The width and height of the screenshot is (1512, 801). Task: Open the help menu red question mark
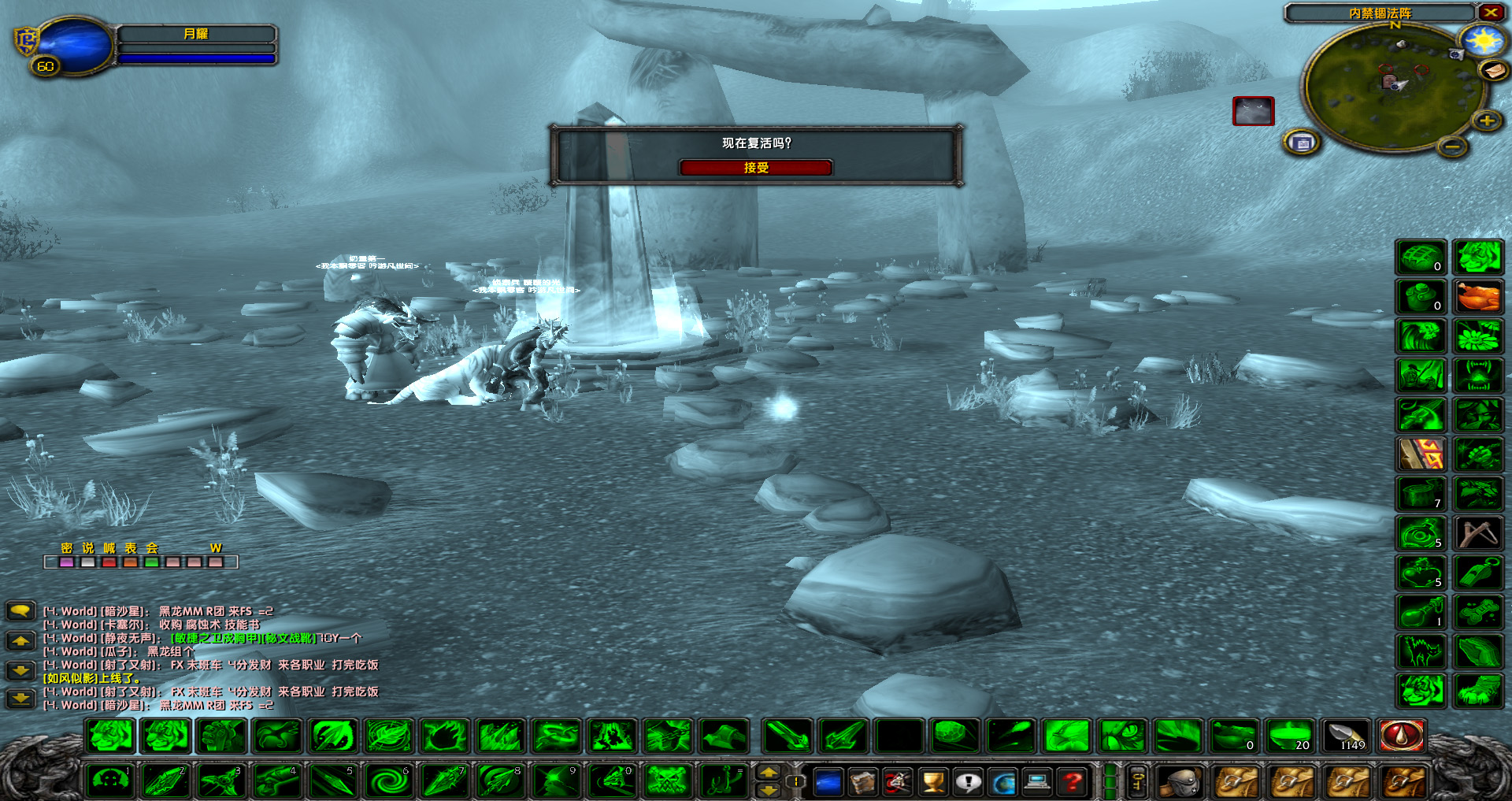point(1071,782)
